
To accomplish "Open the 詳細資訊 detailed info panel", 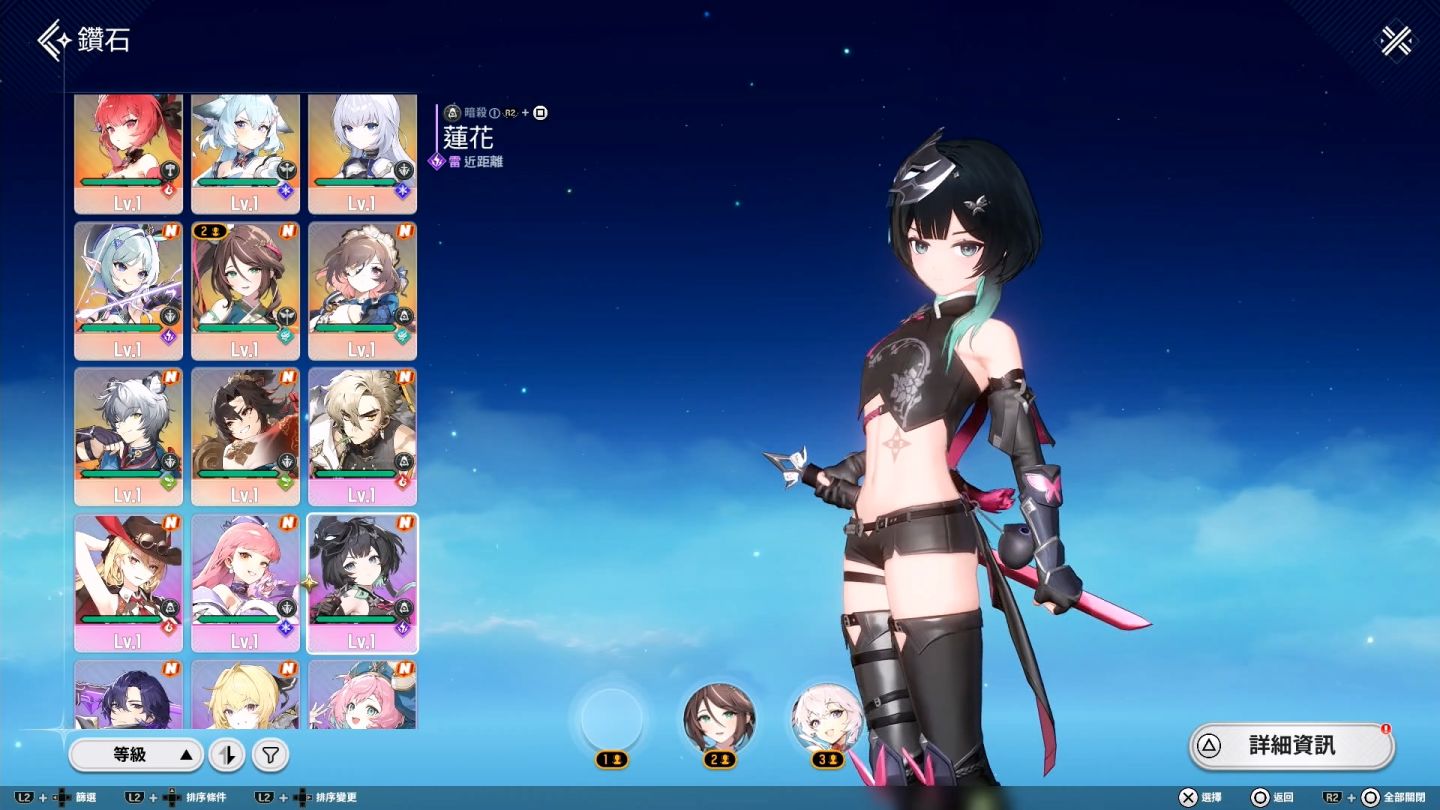I will 1291,746.
